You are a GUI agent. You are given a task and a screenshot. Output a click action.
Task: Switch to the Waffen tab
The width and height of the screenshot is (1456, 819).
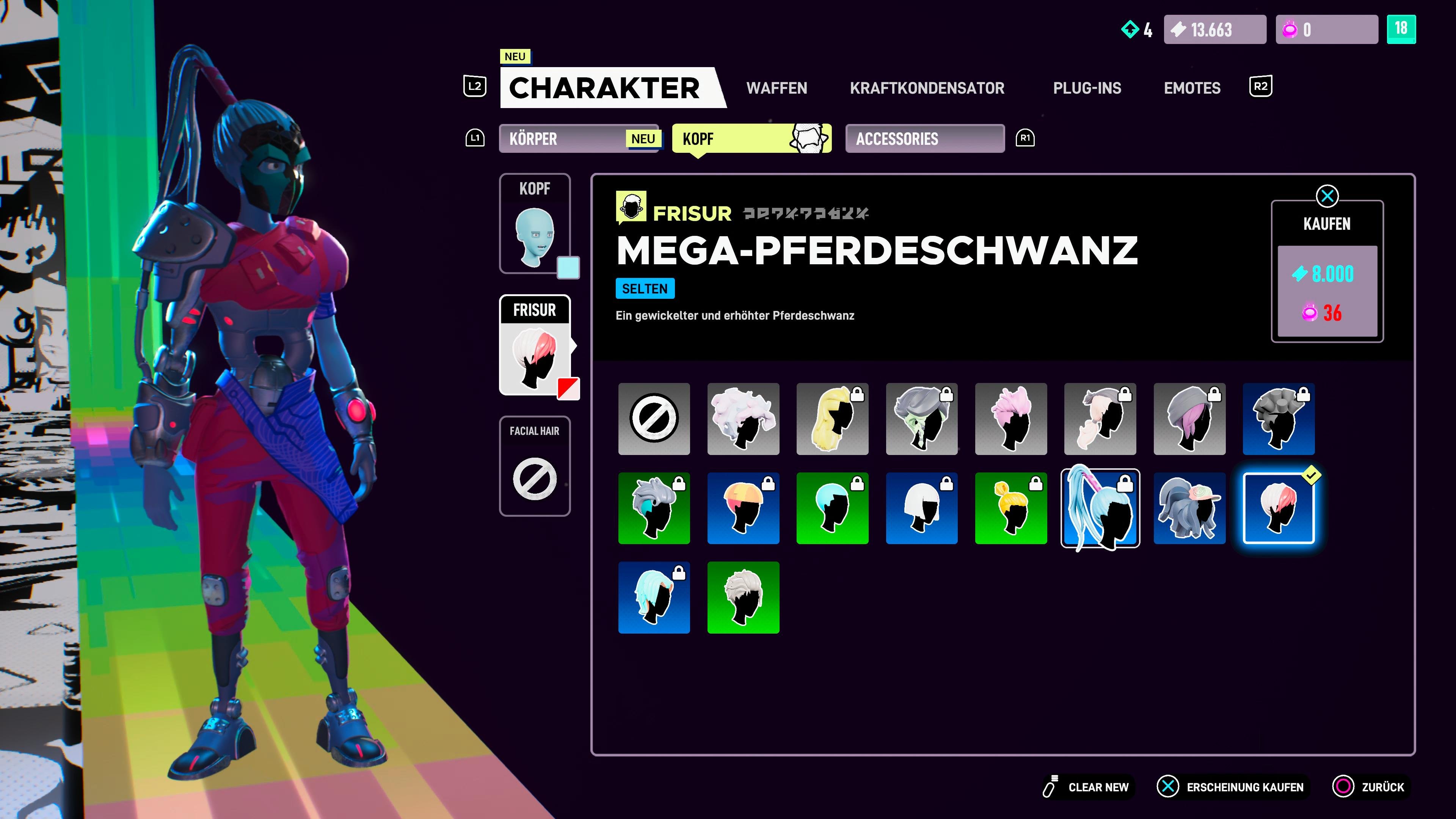776,88
